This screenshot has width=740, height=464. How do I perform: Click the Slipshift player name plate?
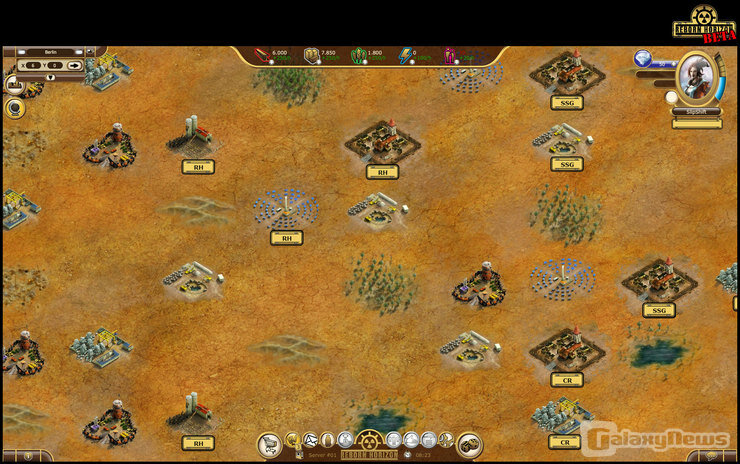(696, 112)
